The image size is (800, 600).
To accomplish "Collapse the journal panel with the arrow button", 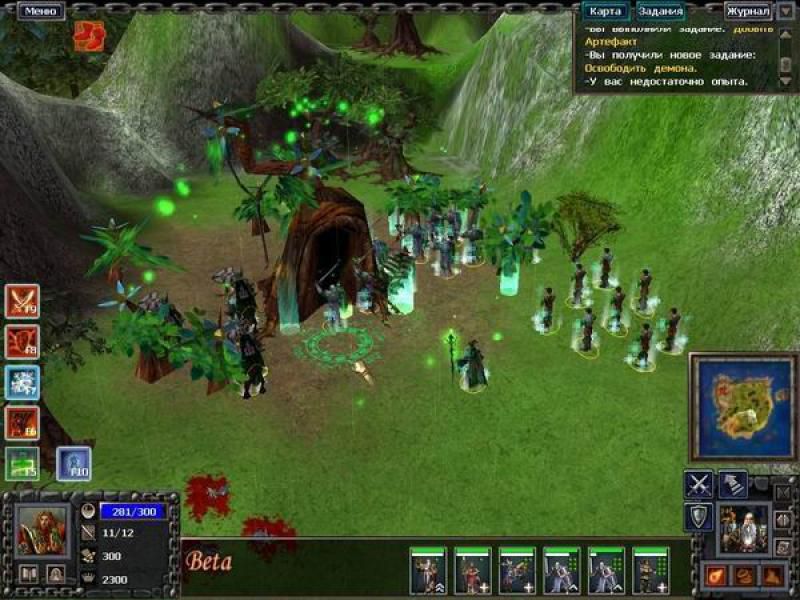I will (x=787, y=11).
